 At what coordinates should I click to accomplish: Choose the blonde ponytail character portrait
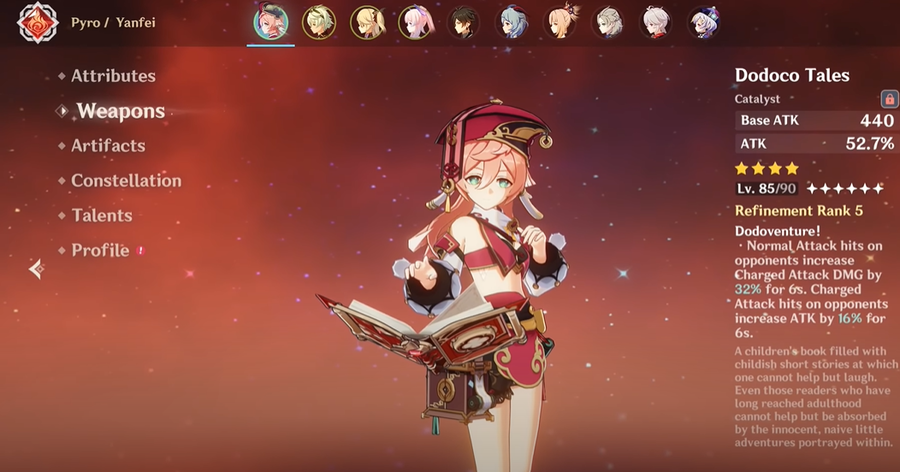[x=367, y=22]
